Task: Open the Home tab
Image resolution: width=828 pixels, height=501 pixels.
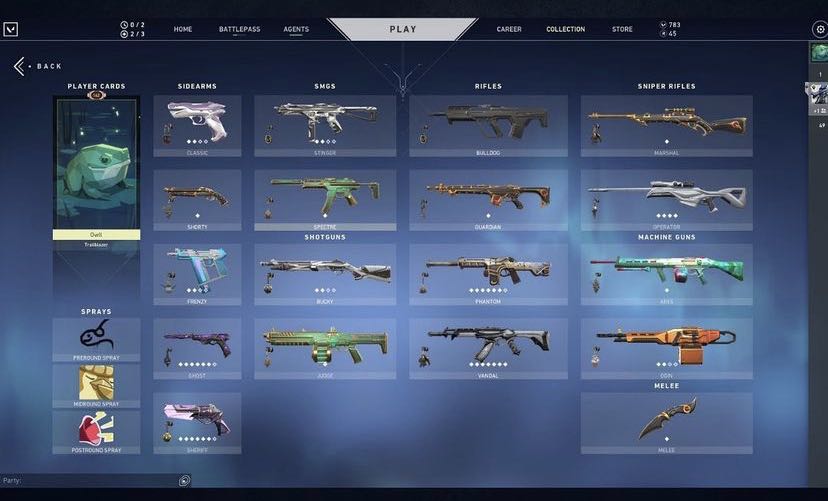Action: point(183,29)
